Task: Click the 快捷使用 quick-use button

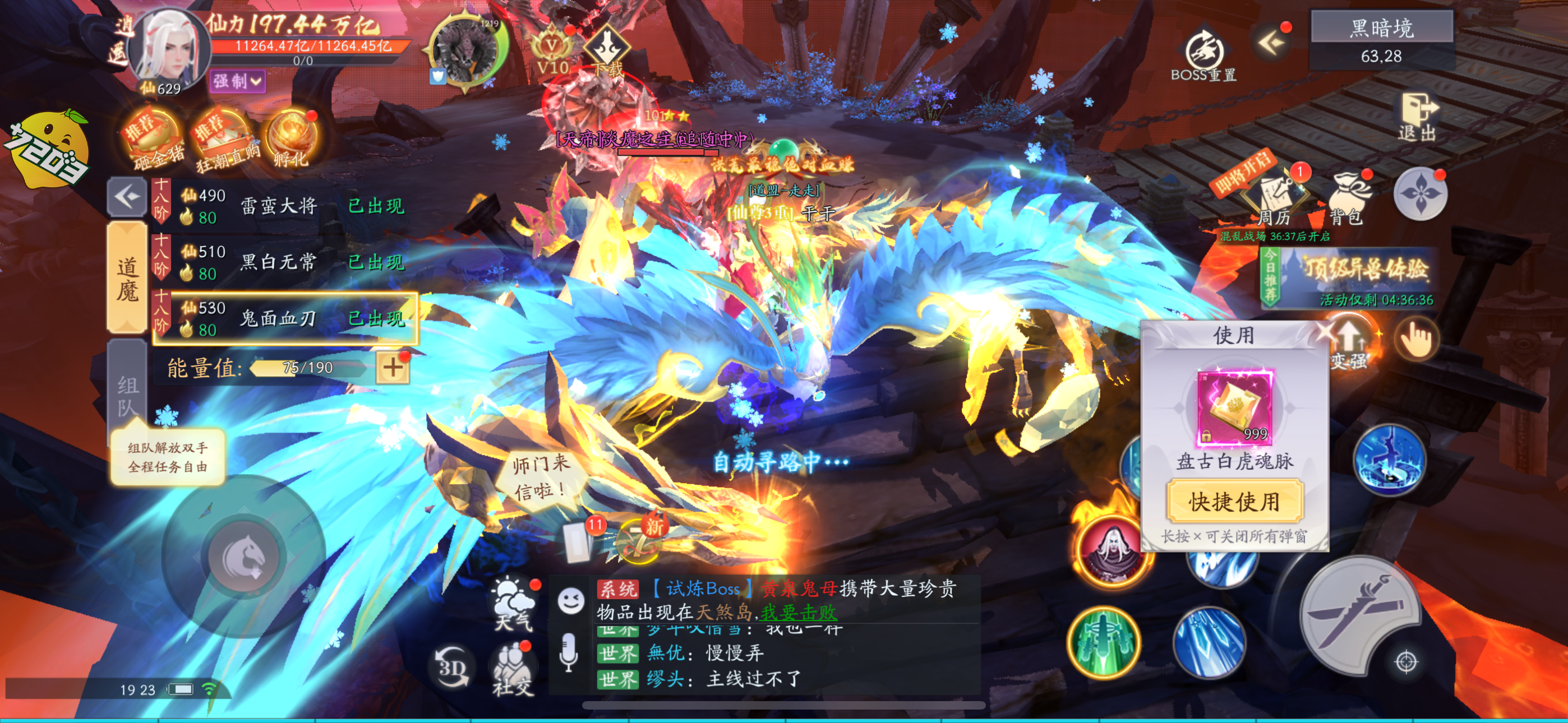Action: (1234, 502)
